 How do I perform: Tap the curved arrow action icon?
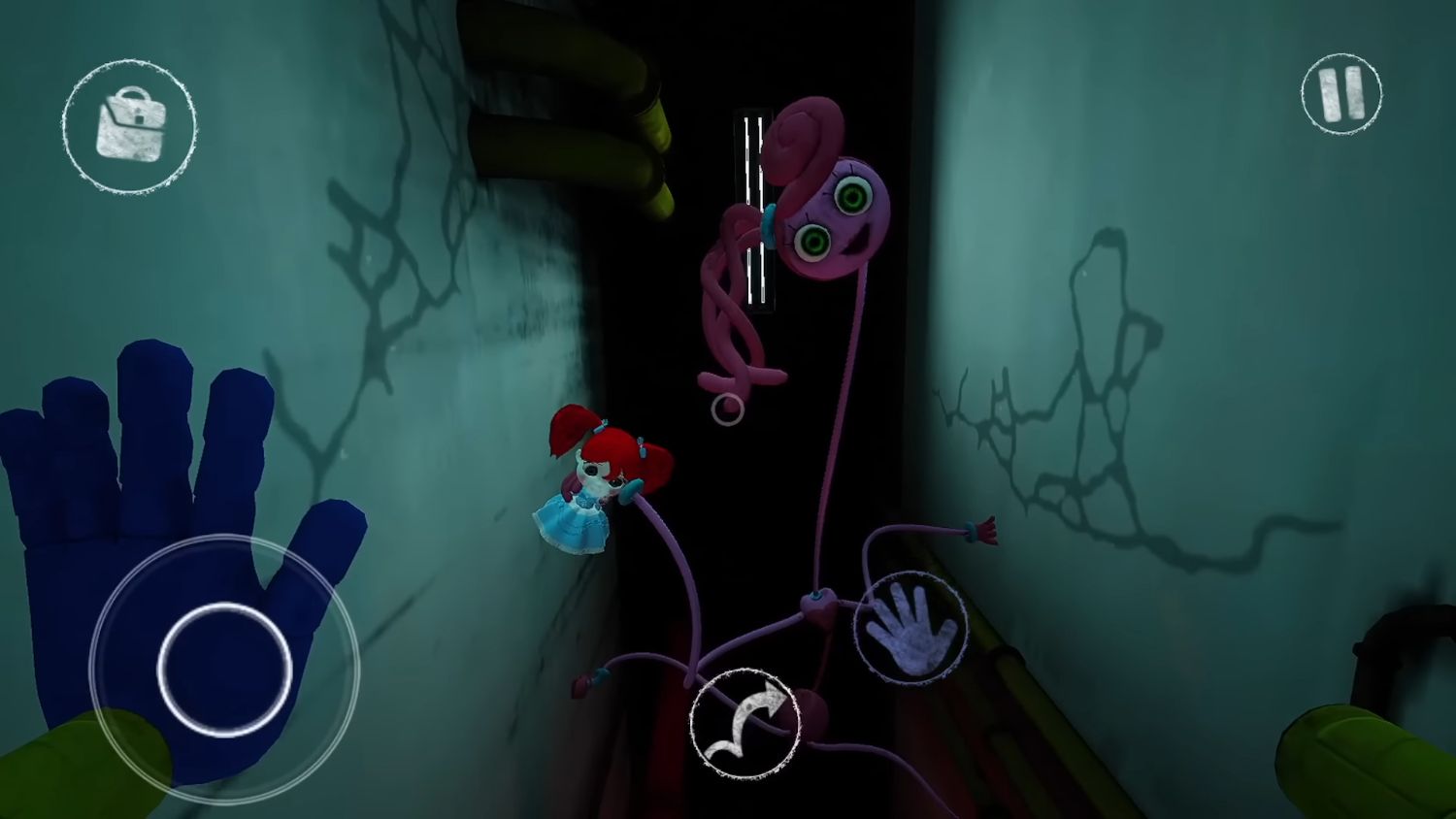point(743,723)
